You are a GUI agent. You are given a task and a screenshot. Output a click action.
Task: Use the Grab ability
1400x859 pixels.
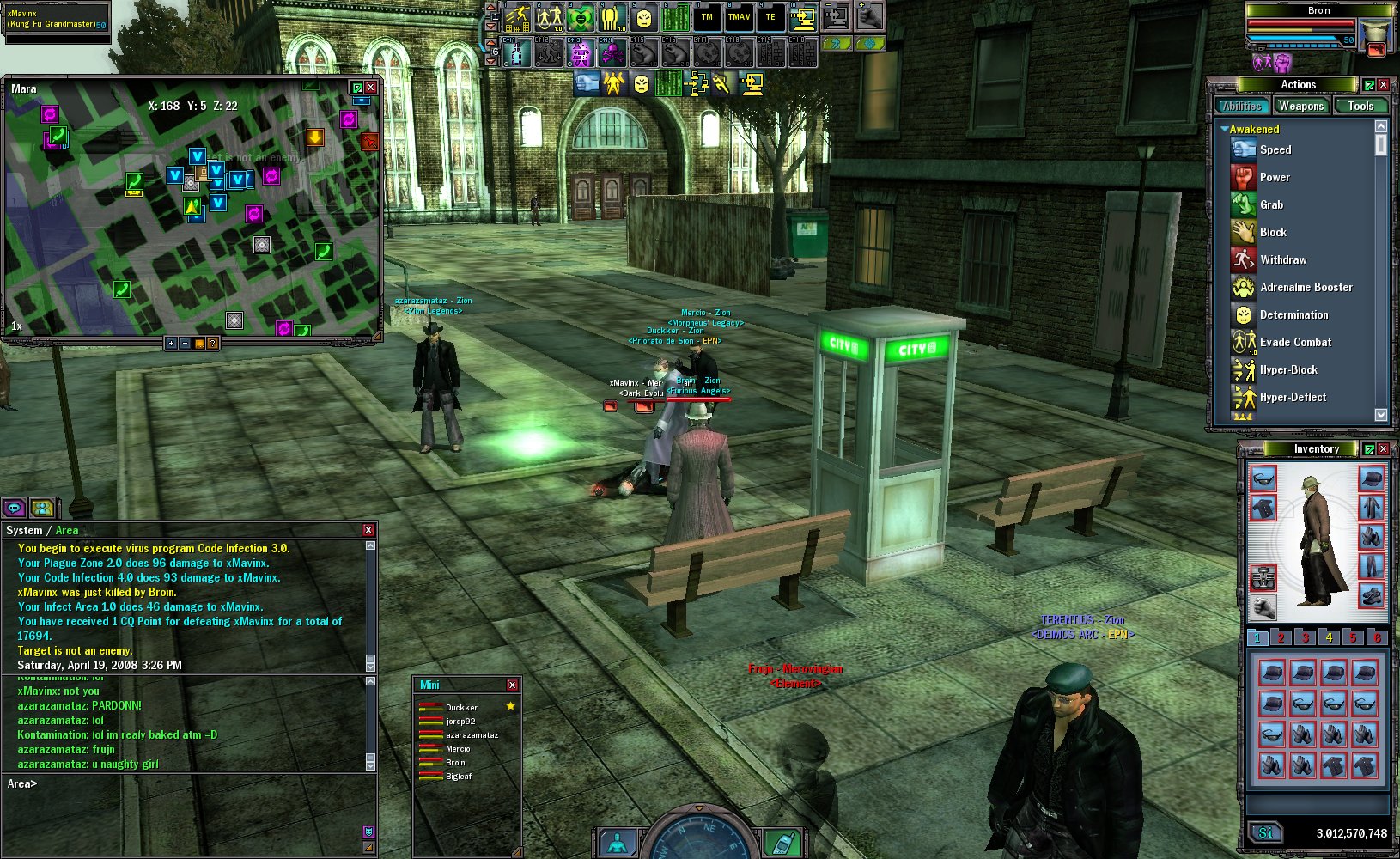[x=1271, y=204]
